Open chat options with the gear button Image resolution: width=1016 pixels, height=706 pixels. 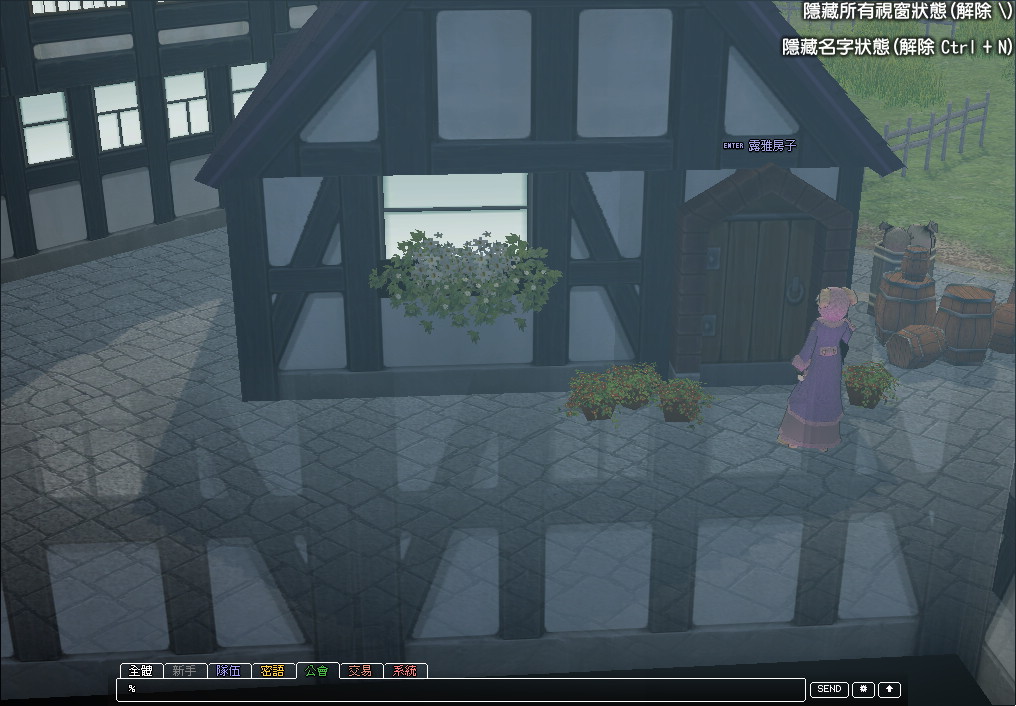(x=863, y=690)
